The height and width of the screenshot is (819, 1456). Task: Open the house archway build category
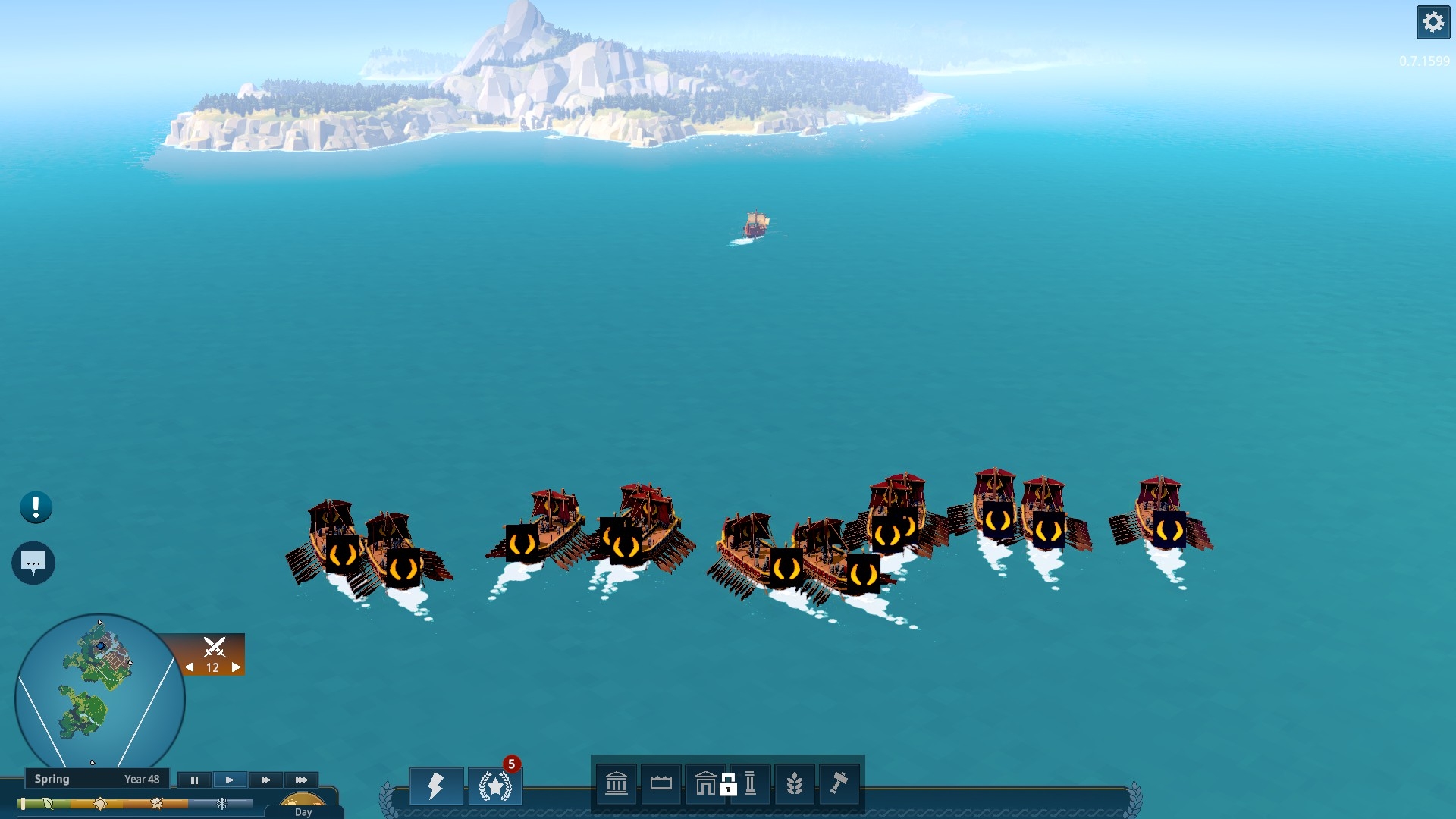pos(705,783)
